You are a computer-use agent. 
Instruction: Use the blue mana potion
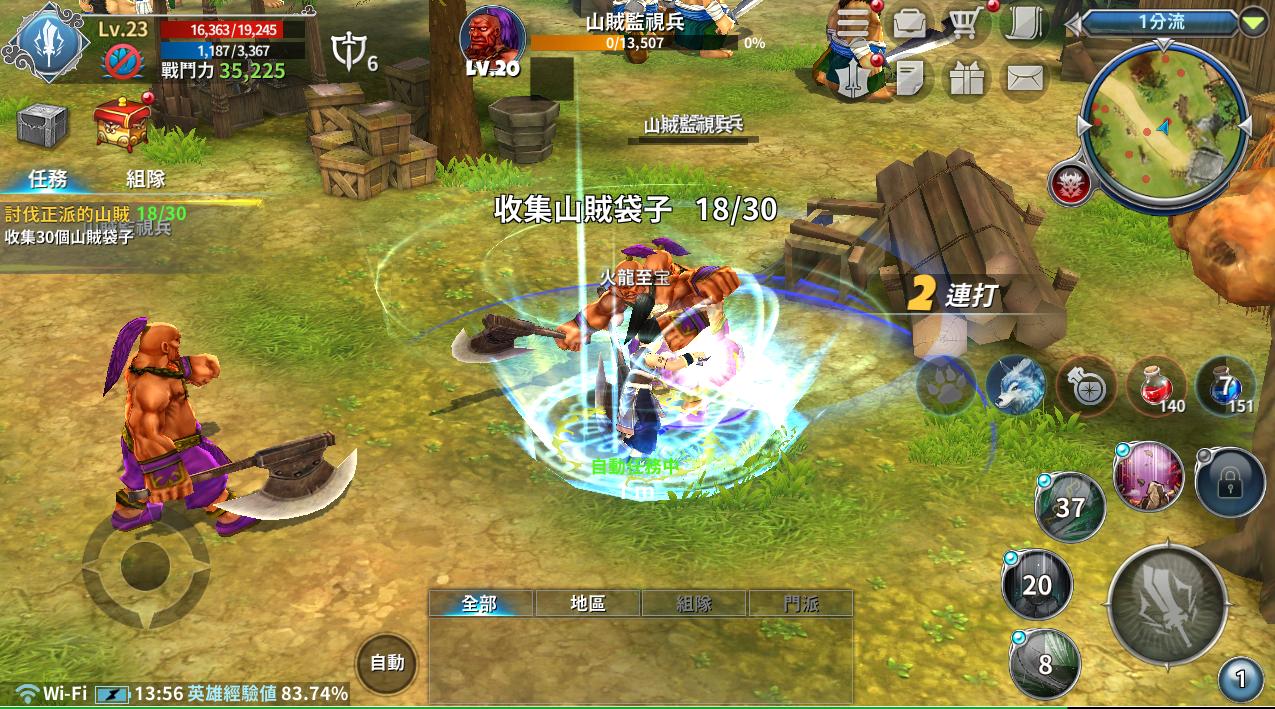pos(1225,385)
